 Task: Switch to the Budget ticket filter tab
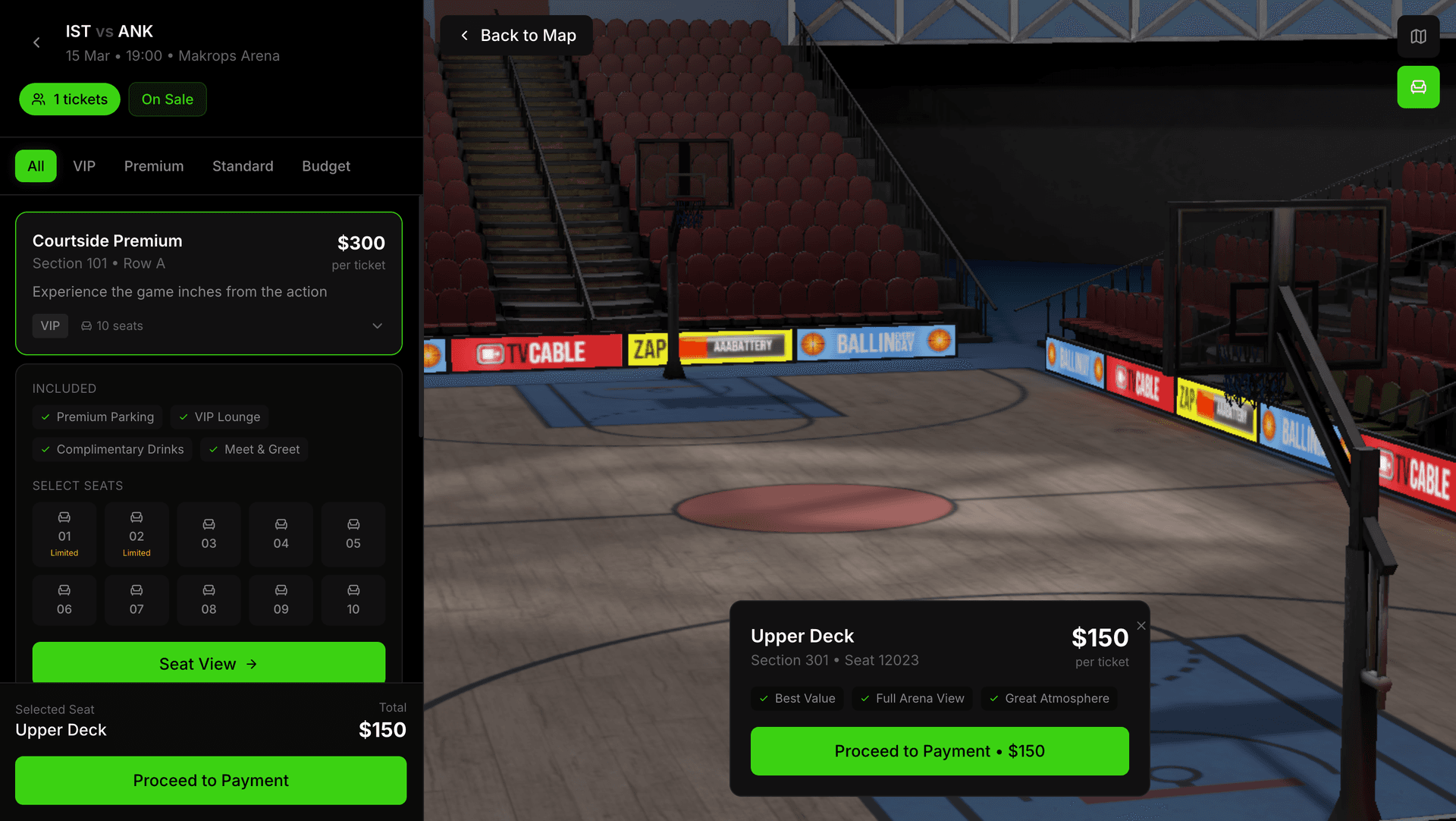pos(325,165)
